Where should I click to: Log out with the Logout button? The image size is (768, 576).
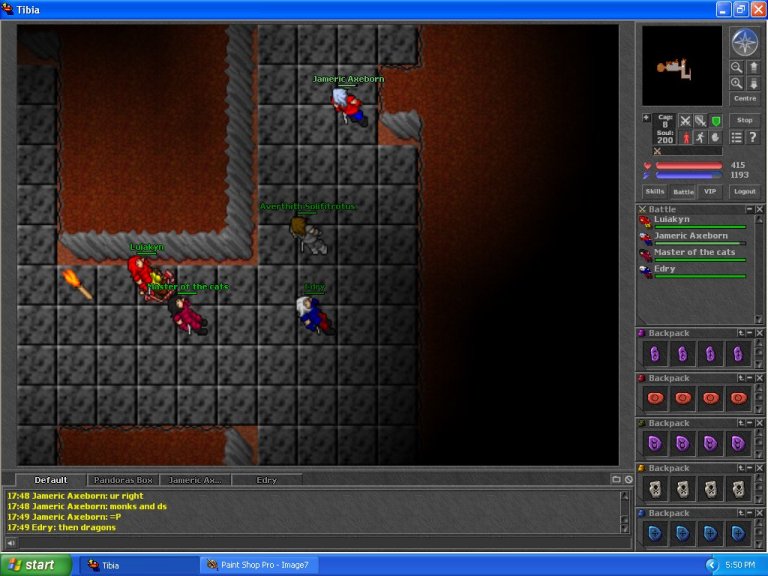[x=744, y=191]
